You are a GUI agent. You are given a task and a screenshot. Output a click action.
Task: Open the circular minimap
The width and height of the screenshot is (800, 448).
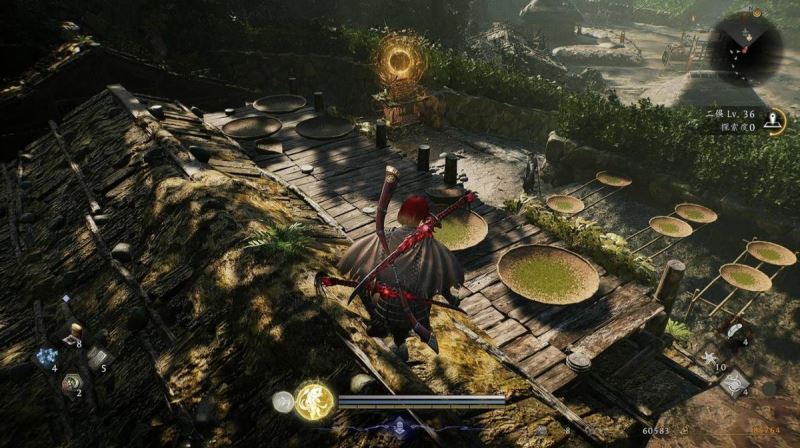pyautogui.click(x=745, y=47)
